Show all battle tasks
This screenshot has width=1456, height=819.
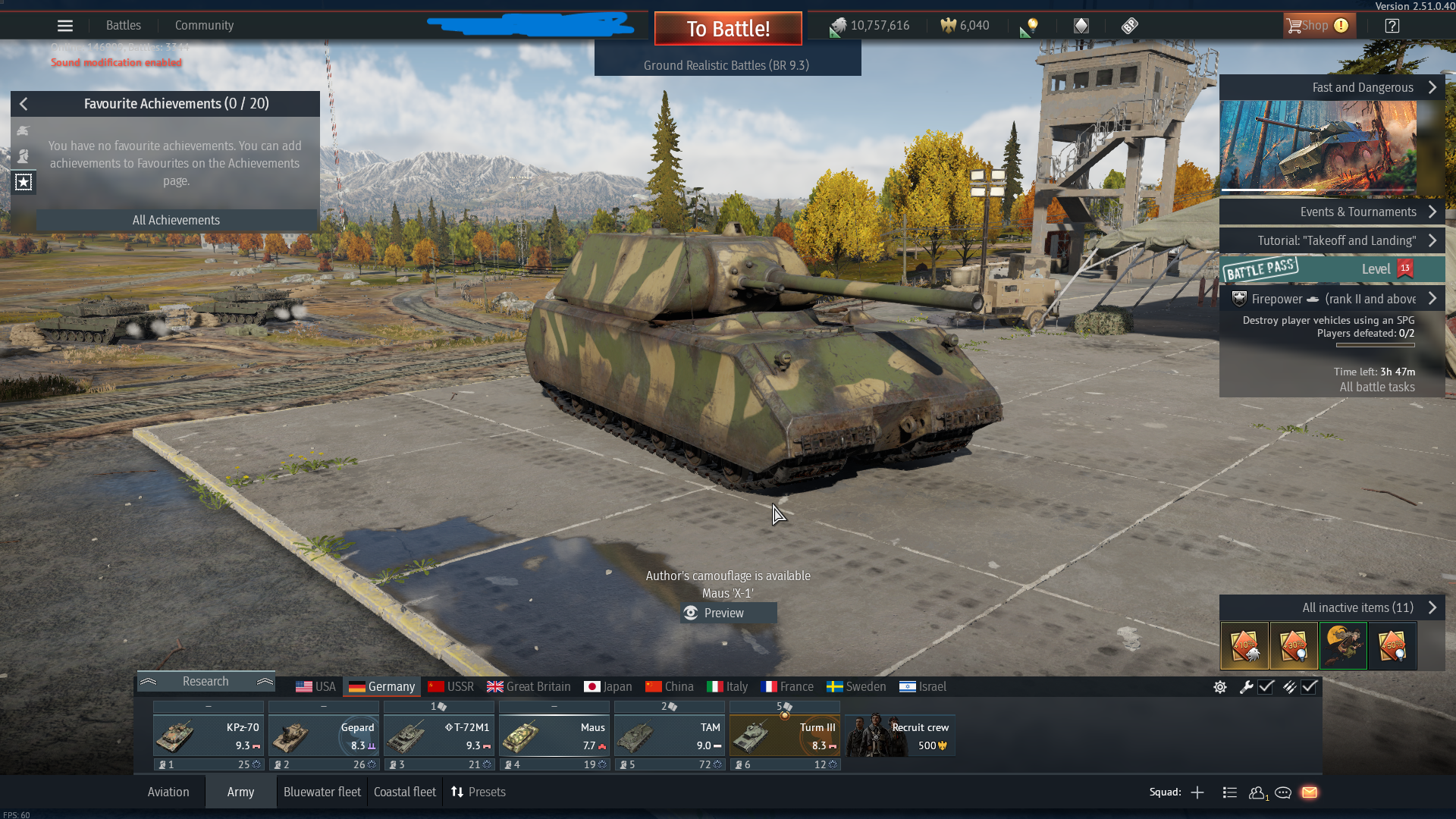point(1377,387)
